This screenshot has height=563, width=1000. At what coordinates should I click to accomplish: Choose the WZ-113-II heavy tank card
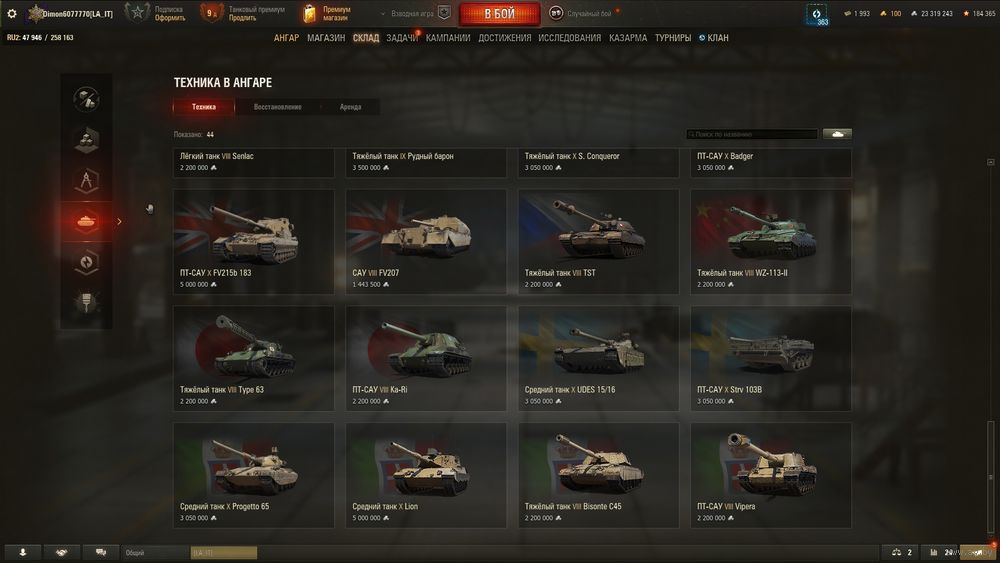(771, 242)
